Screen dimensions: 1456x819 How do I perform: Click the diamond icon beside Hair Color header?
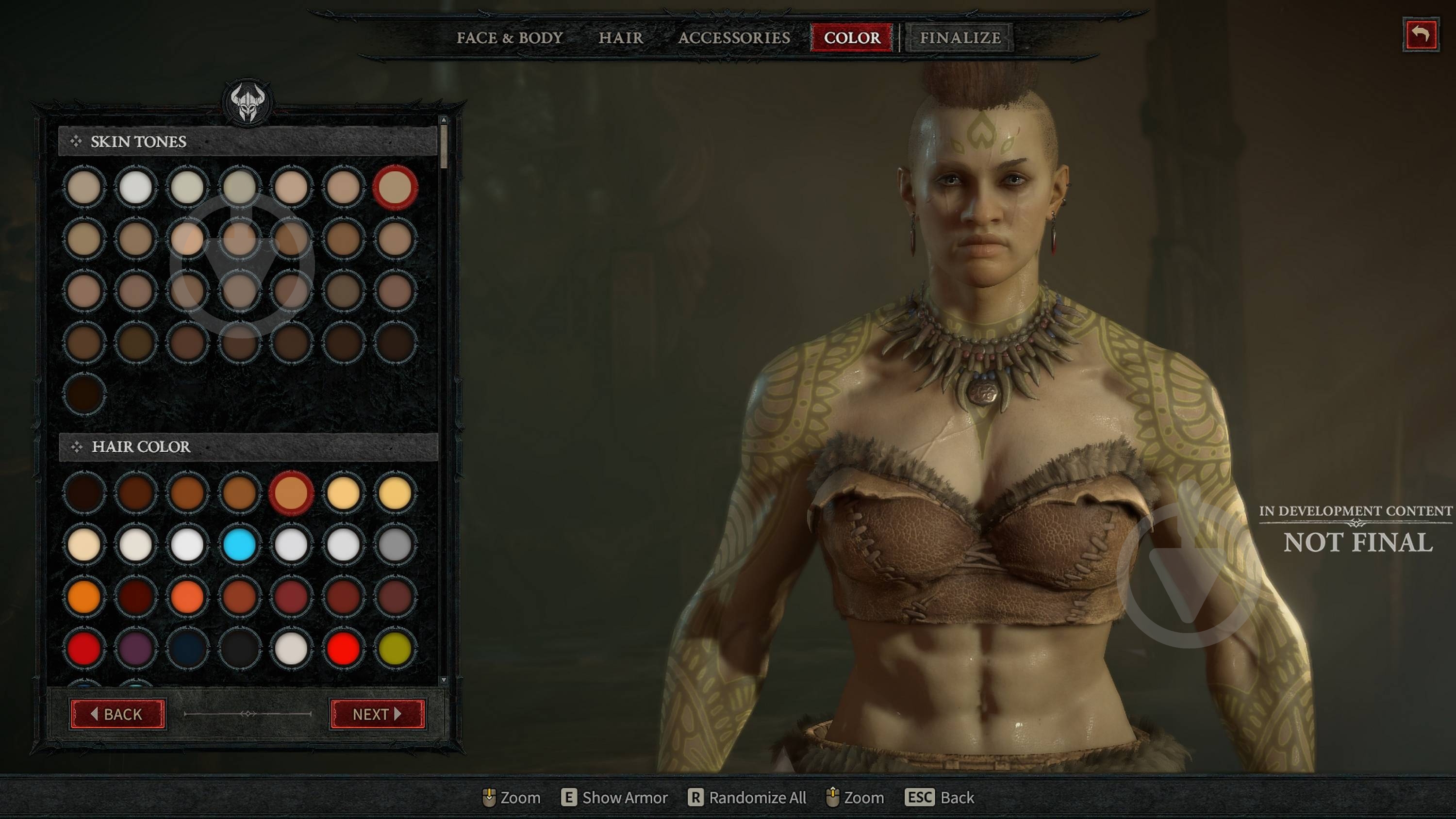coord(76,447)
